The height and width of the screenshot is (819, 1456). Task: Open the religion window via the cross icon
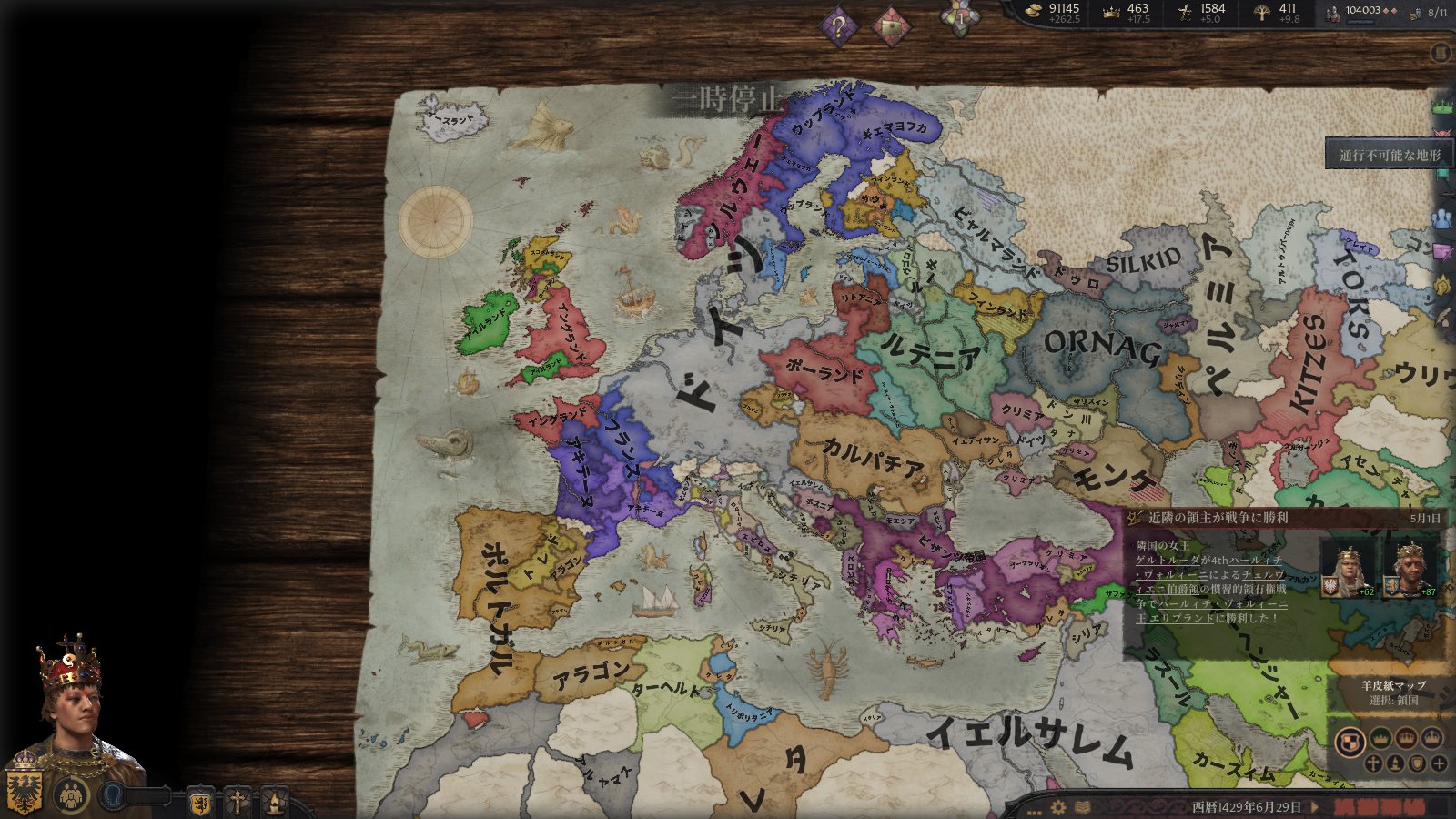pyautogui.click(x=237, y=803)
